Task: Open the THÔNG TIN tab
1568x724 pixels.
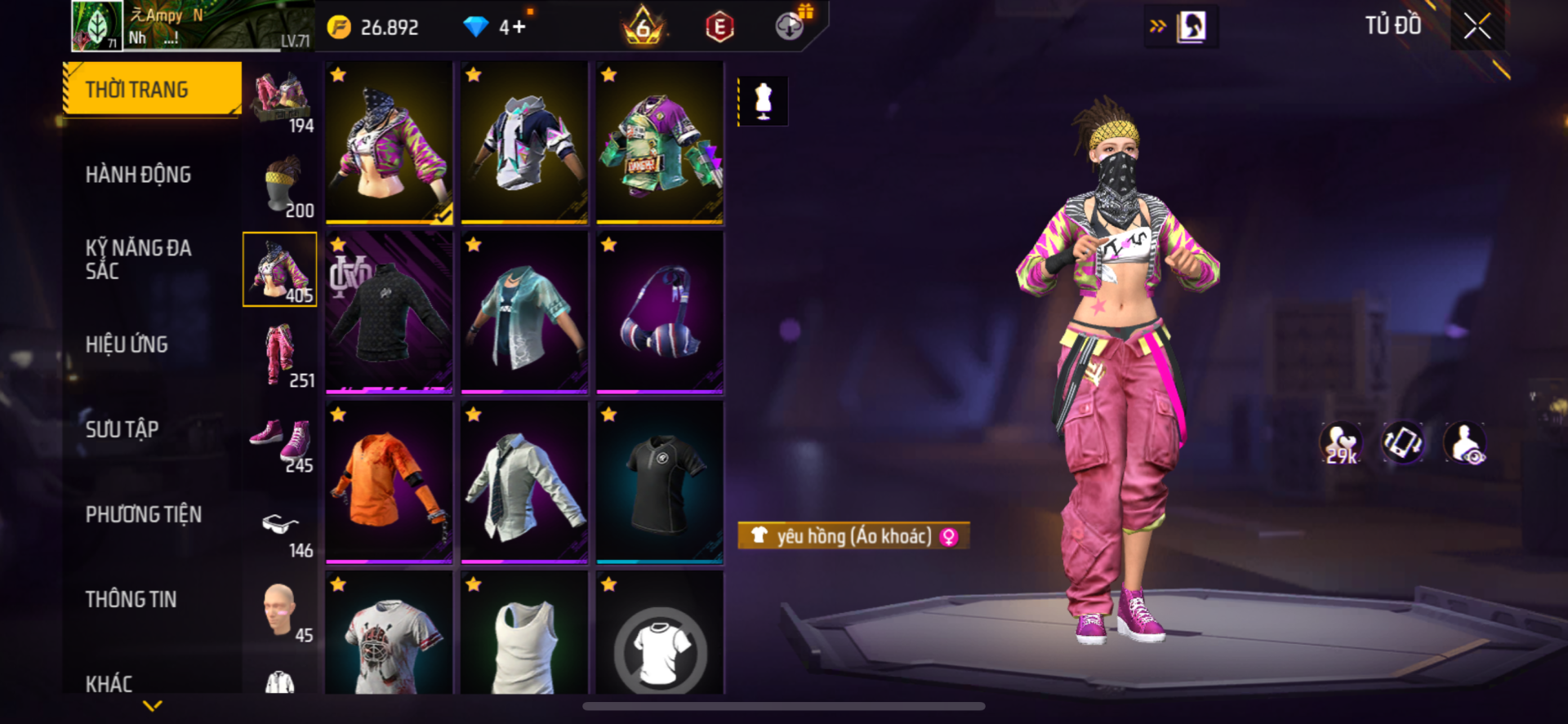Action: coord(131,599)
